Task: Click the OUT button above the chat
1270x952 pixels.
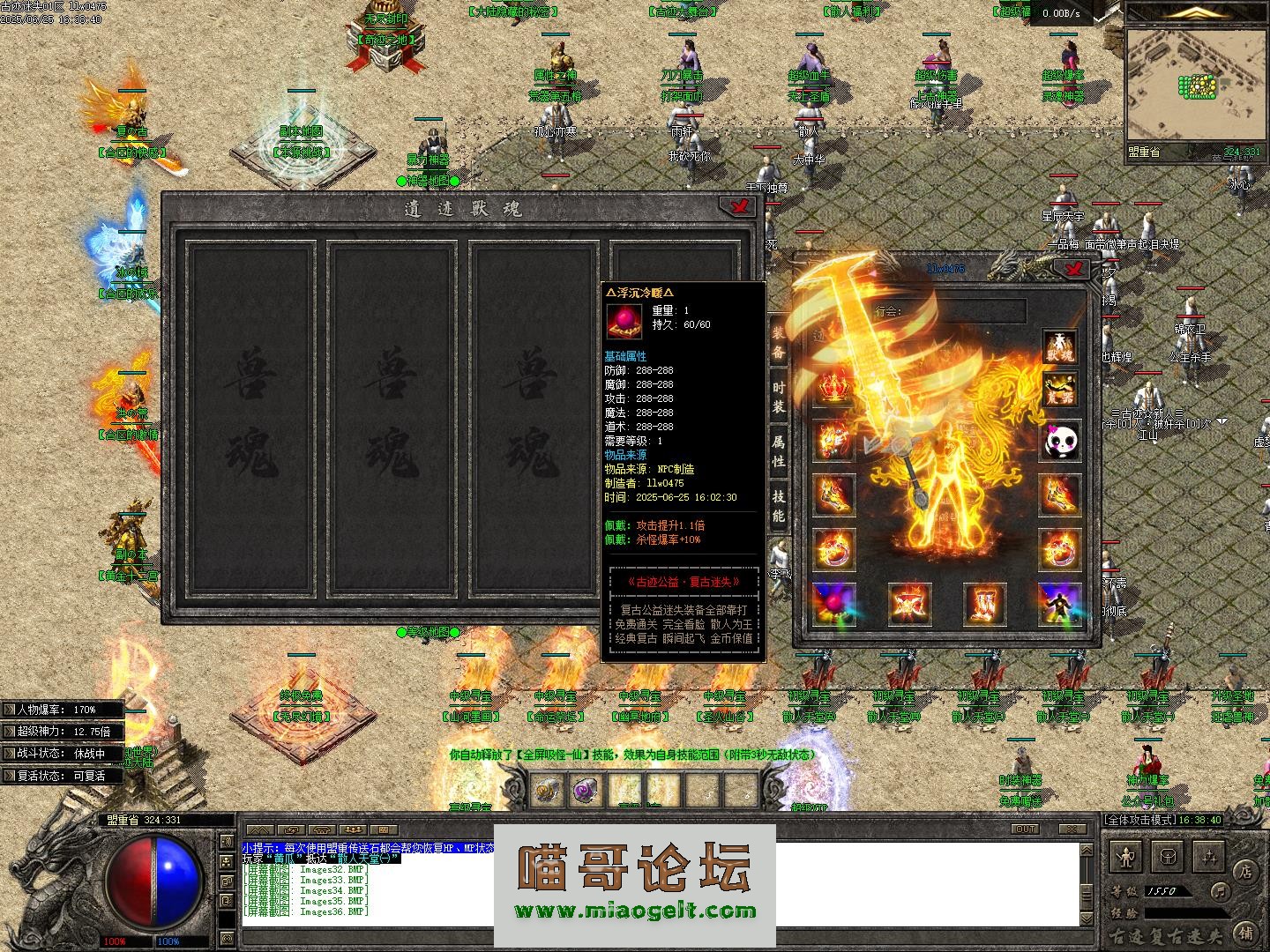Action: click(1026, 829)
